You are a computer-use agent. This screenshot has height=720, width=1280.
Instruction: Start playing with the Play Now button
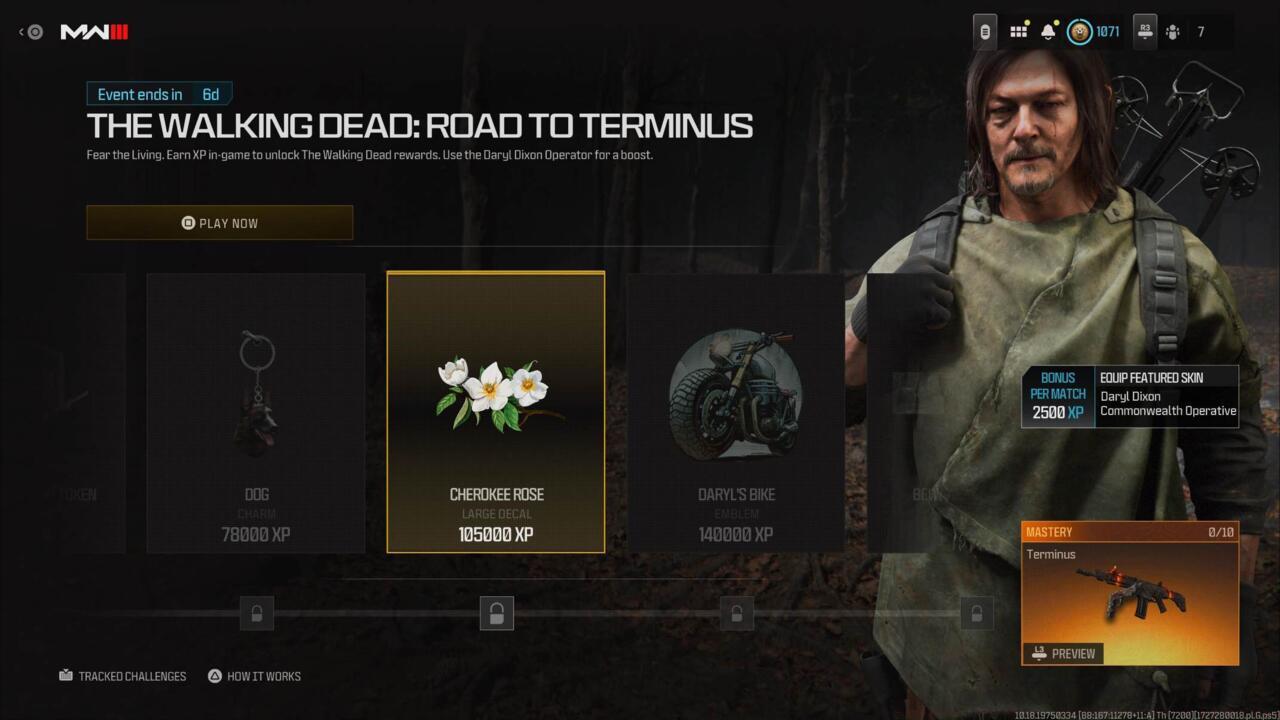point(219,223)
